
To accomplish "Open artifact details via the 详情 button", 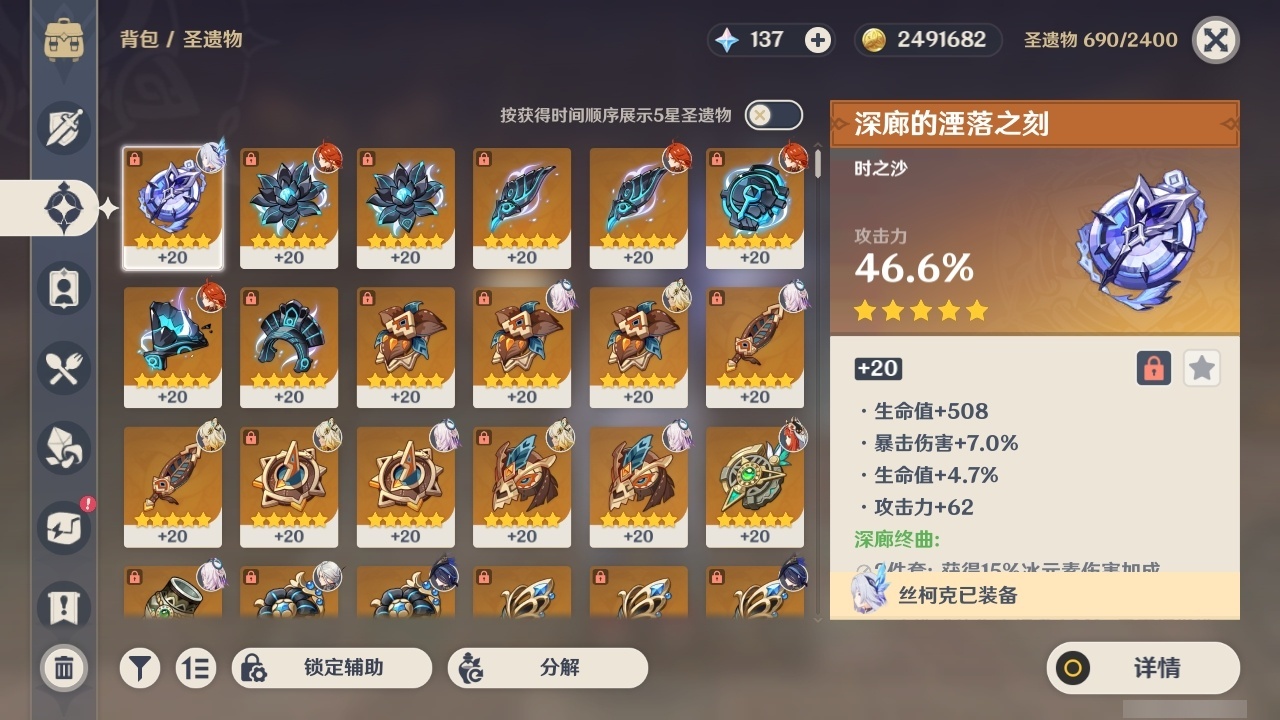I will pyautogui.click(x=1142, y=668).
